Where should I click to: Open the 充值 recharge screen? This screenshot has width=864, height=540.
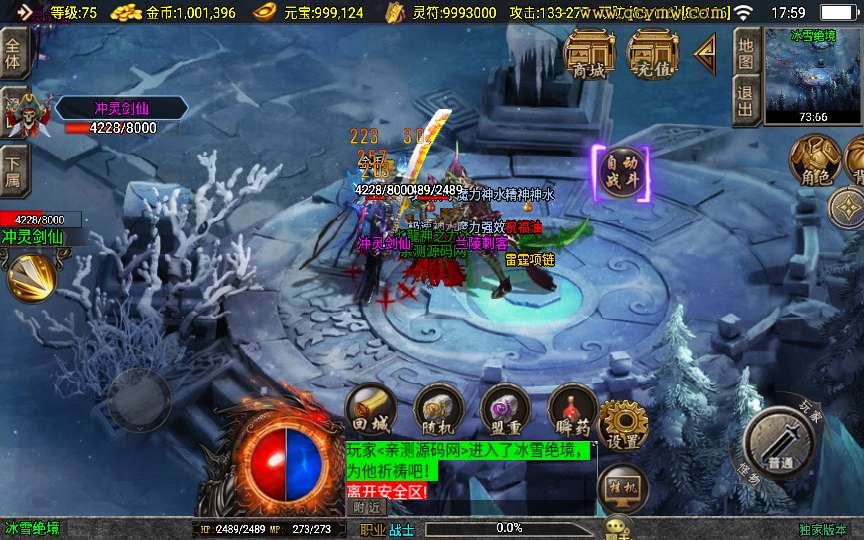pos(652,53)
